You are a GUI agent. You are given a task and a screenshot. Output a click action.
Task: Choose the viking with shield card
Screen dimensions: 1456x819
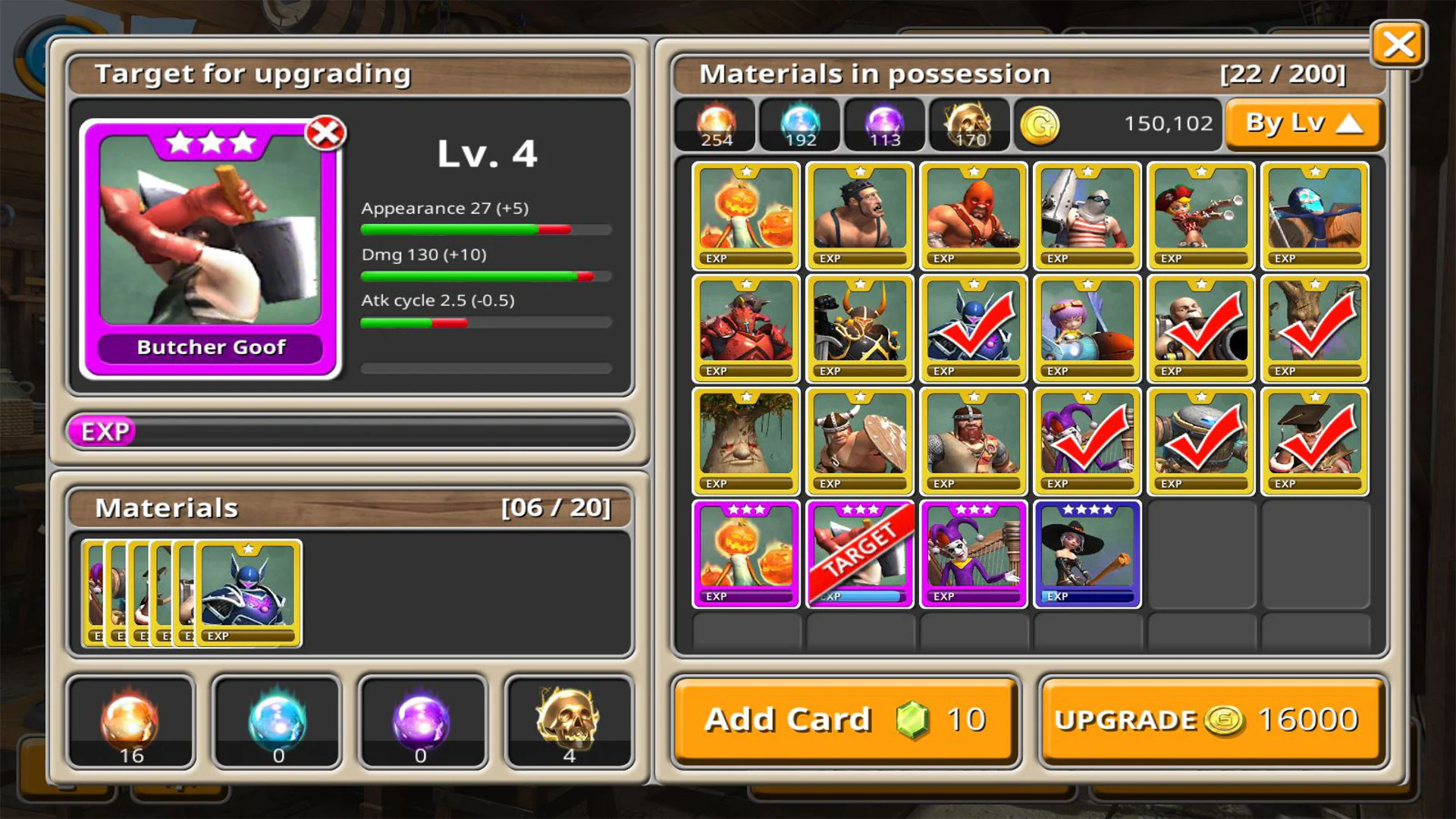[859, 441]
